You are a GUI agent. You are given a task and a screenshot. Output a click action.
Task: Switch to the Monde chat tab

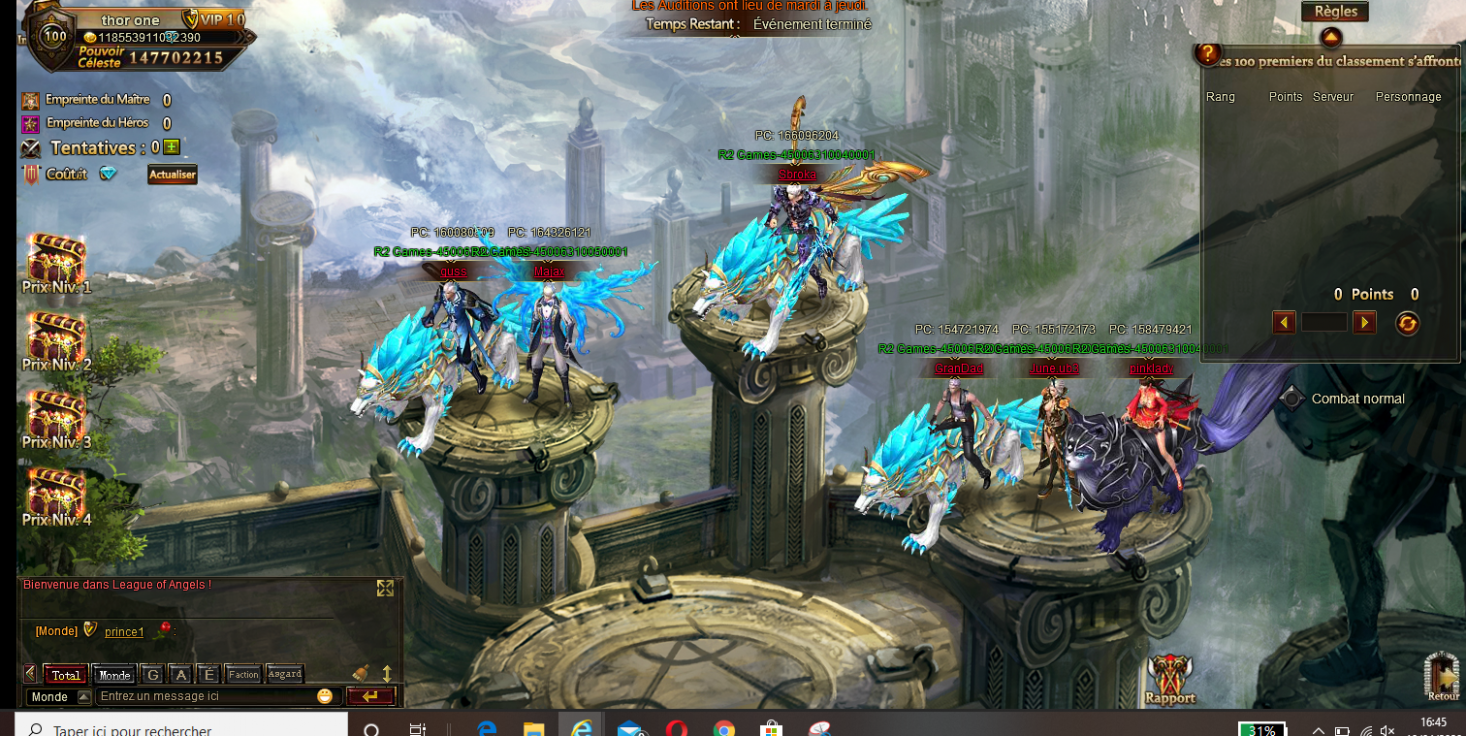point(114,675)
